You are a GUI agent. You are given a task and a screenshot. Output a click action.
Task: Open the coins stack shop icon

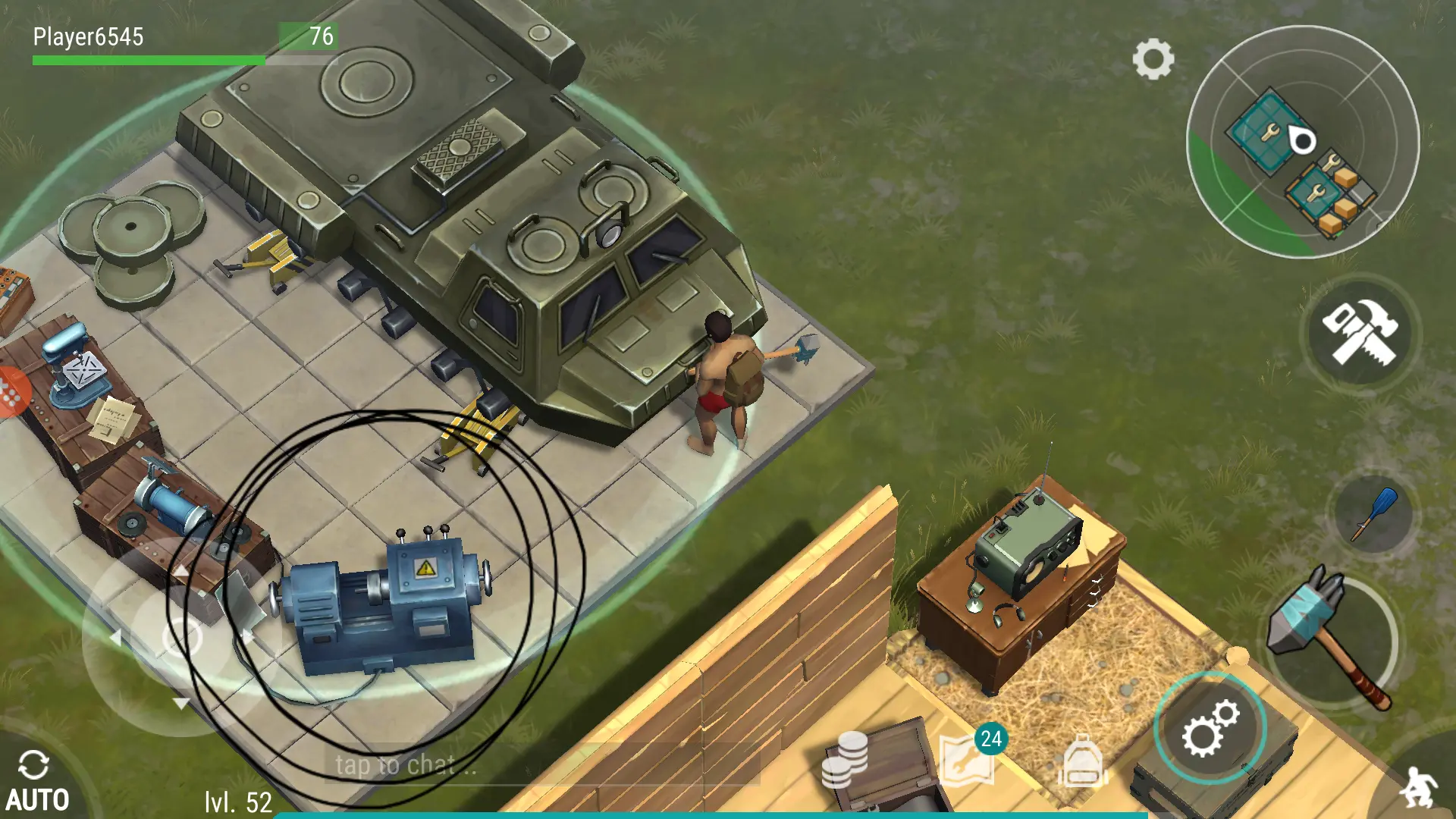tap(846, 759)
